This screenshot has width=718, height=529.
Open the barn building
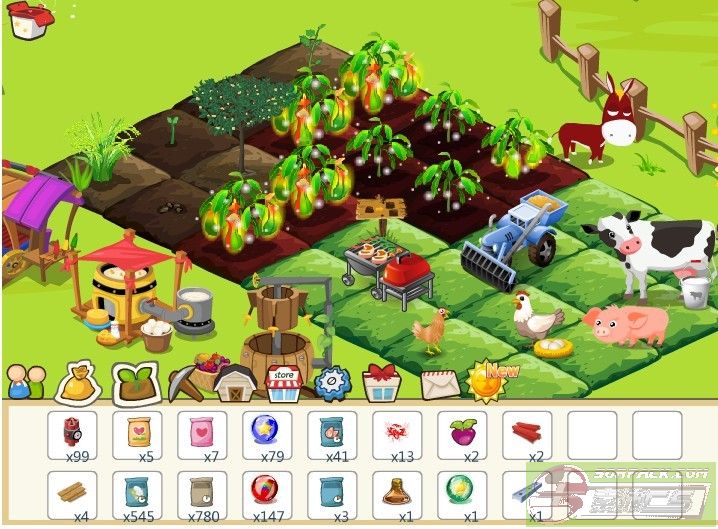coord(235,381)
